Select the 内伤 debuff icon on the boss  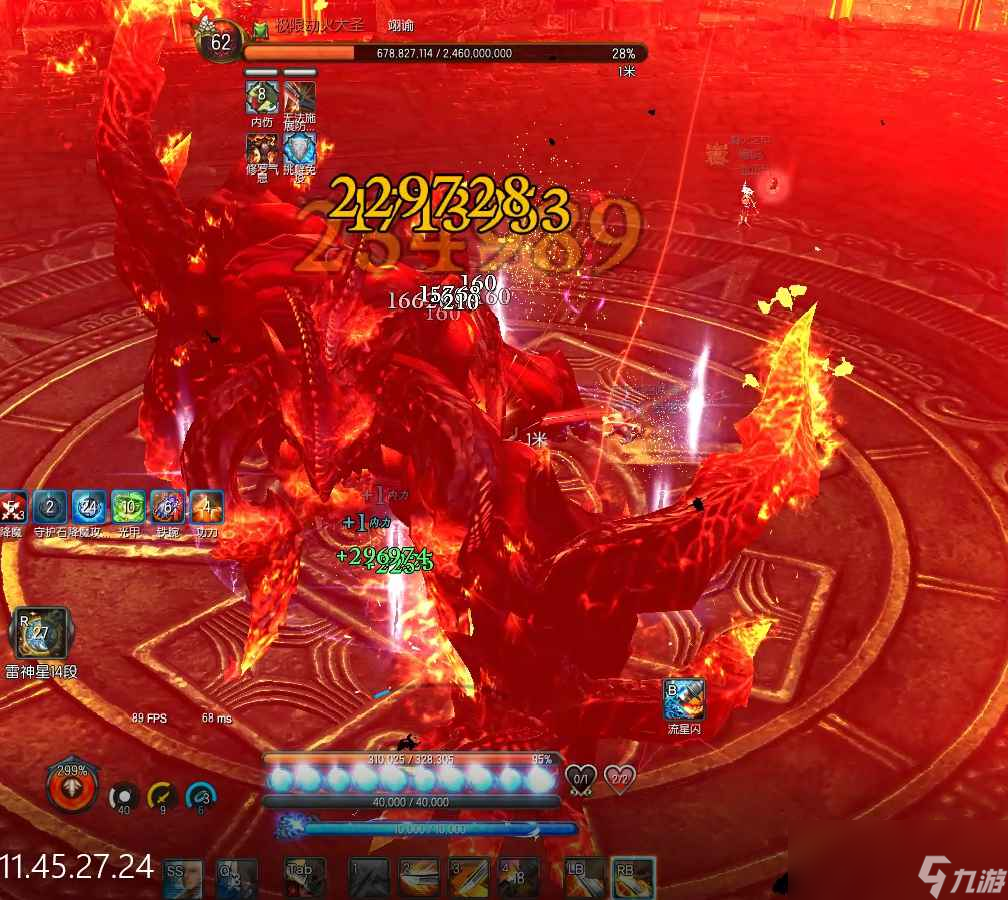262,97
